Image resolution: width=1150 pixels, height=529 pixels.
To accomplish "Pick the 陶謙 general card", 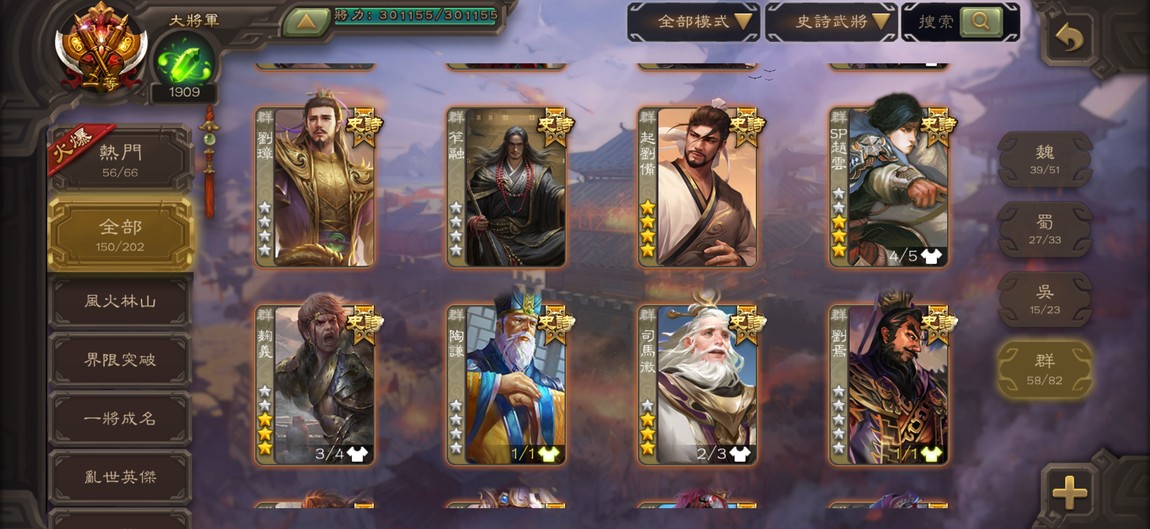I will pos(506,385).
